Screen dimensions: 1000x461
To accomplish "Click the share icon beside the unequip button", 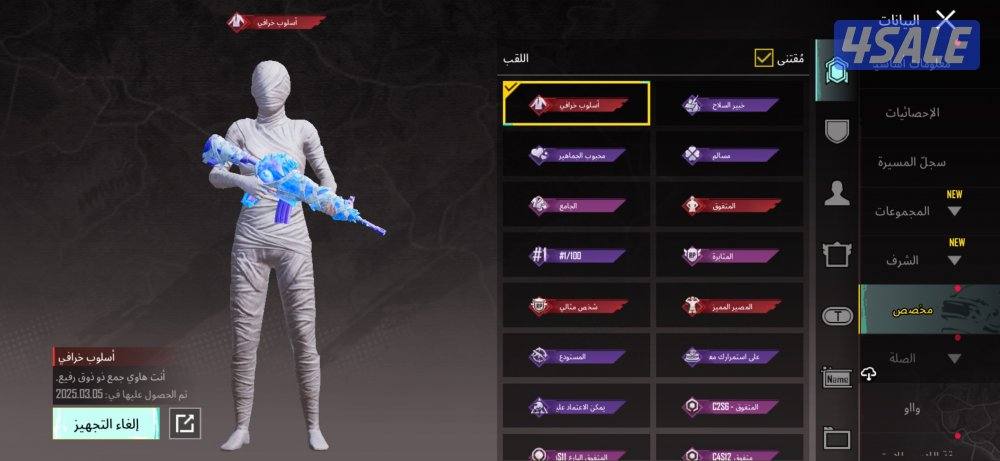I will click(185, 423).
